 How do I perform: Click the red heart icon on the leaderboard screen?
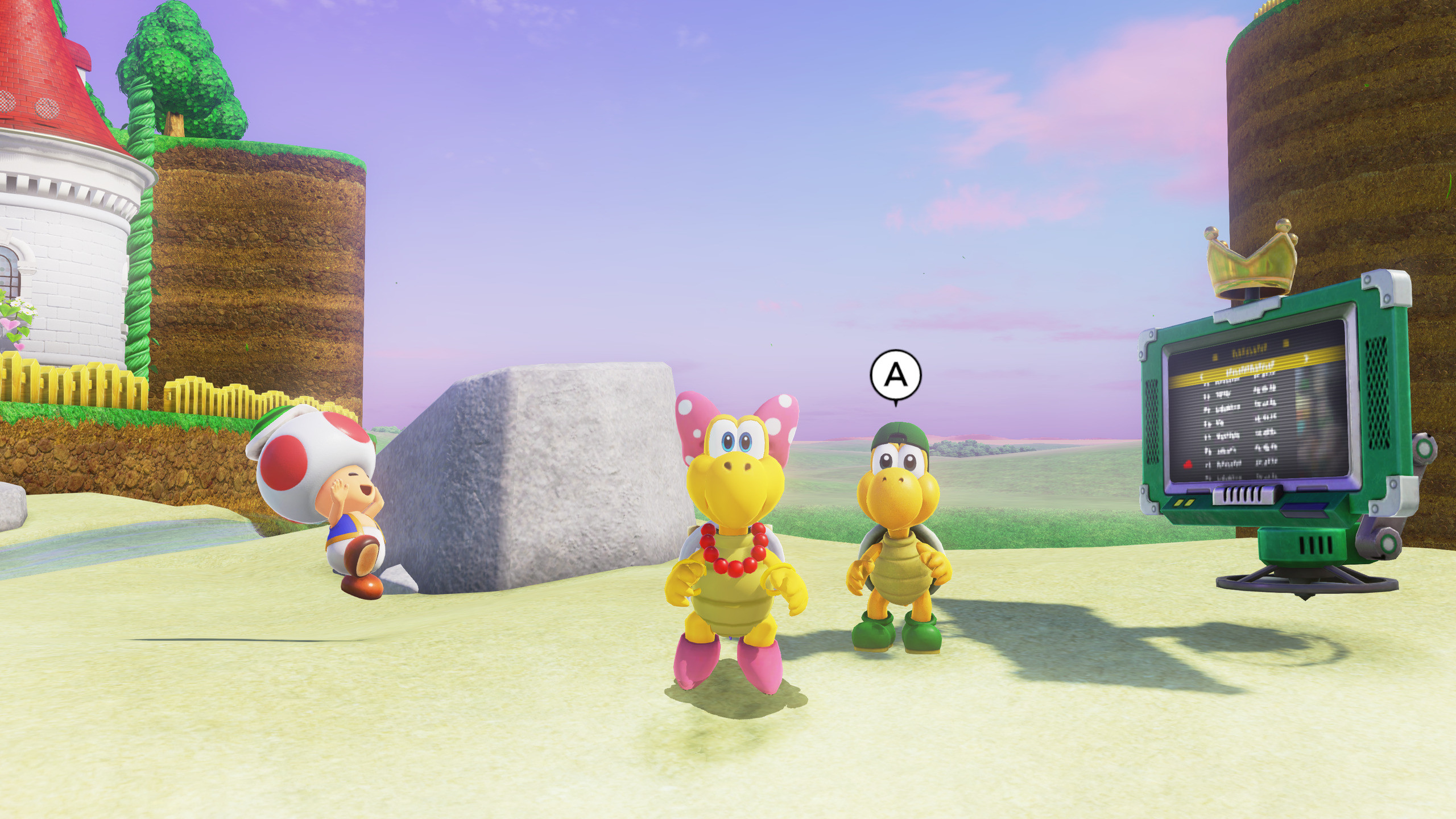tap(1188, 464)
